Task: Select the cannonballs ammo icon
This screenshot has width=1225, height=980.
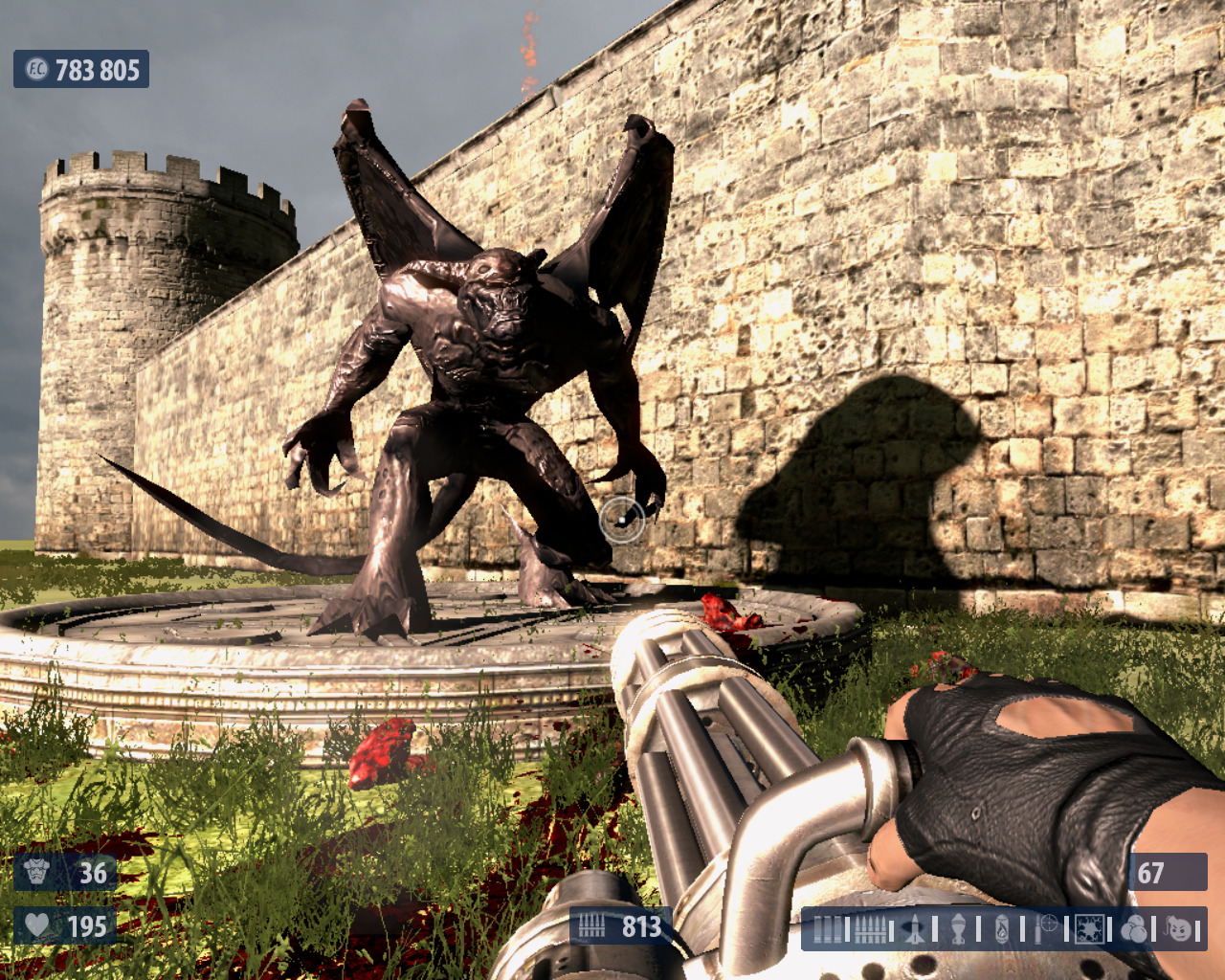Action: (1134, 928)
